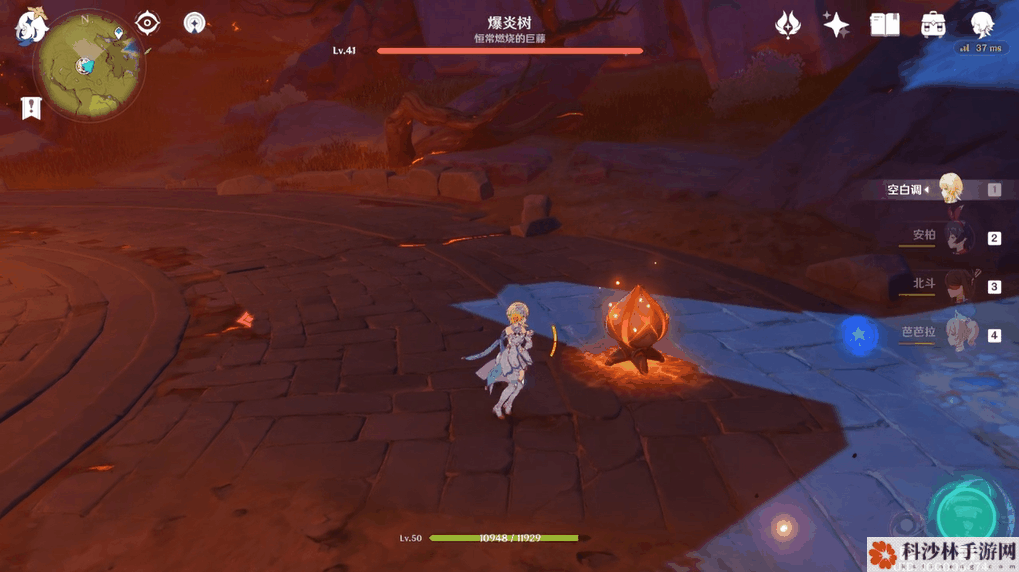This screenshot has height=572, width=1019.
Task: Open the Wish icon with wings
Action: 788,24
